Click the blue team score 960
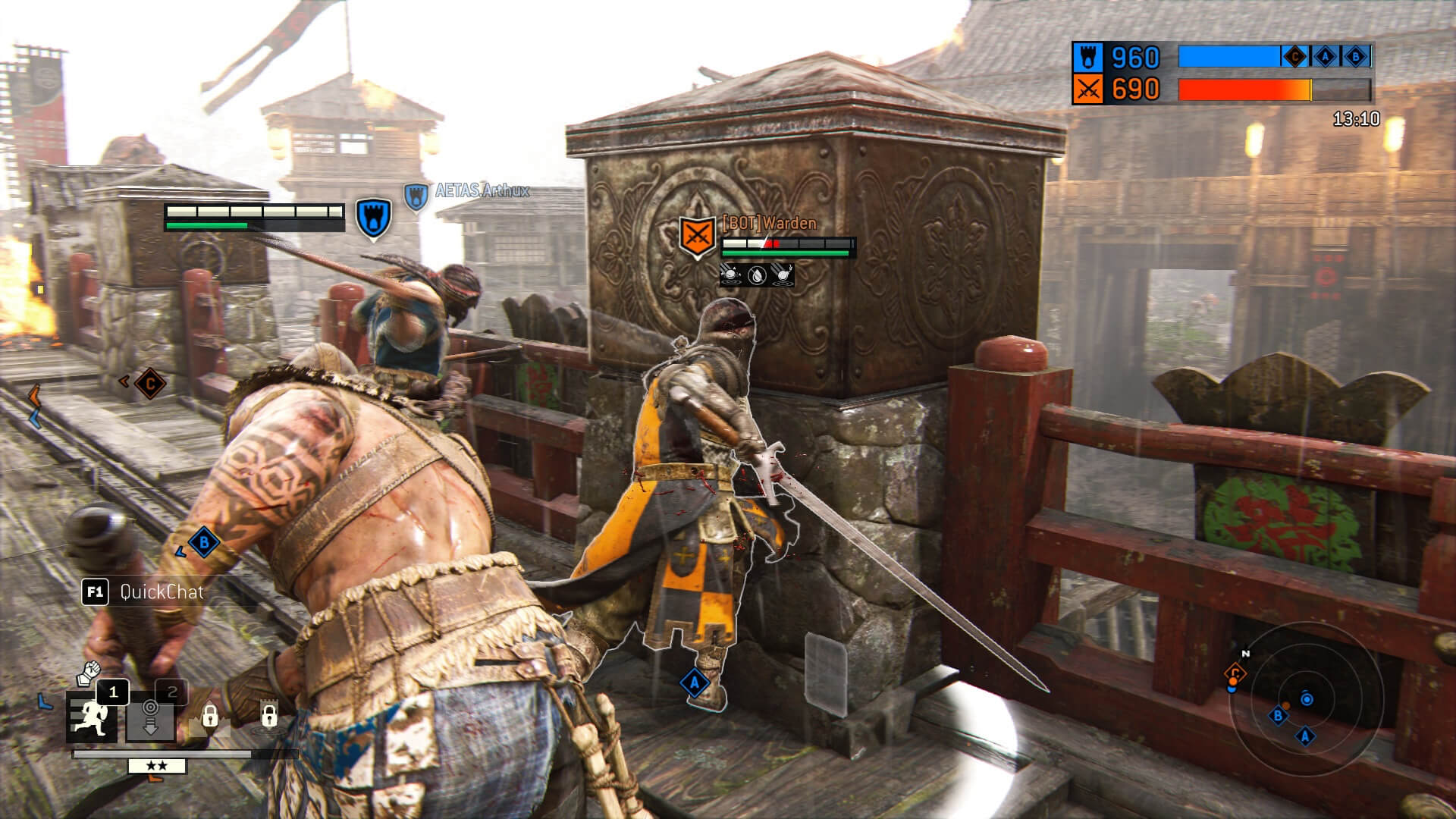Screen dimensions: 1456x819 click(1135, 56)
